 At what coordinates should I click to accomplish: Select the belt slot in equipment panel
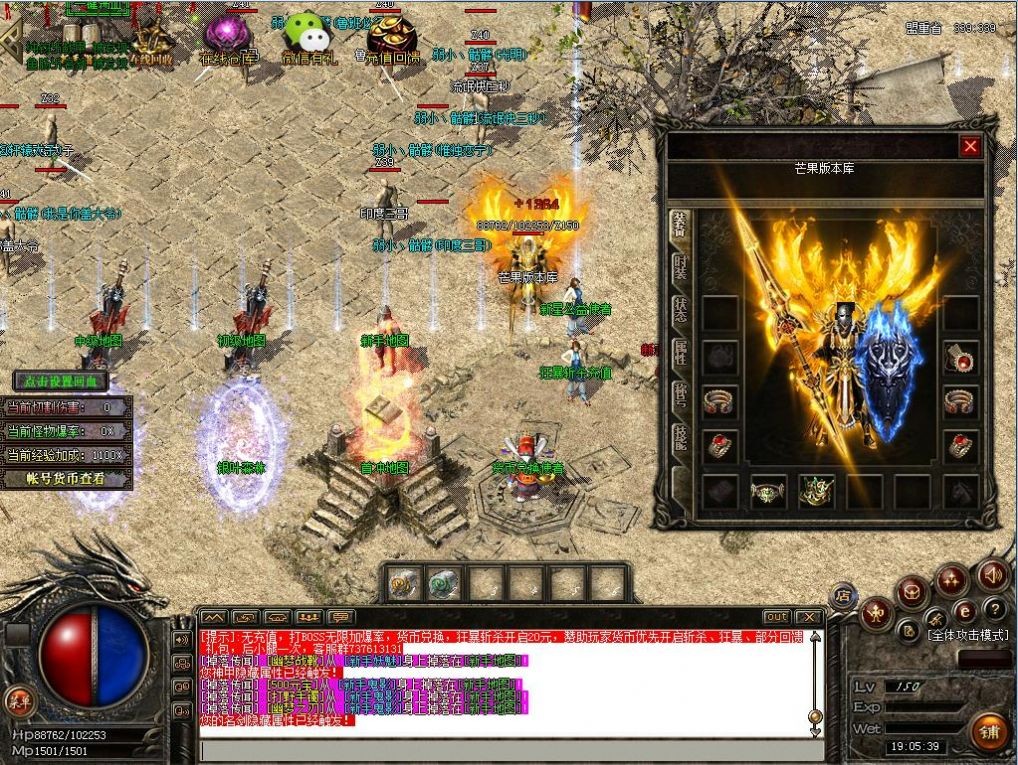(768, 491)
